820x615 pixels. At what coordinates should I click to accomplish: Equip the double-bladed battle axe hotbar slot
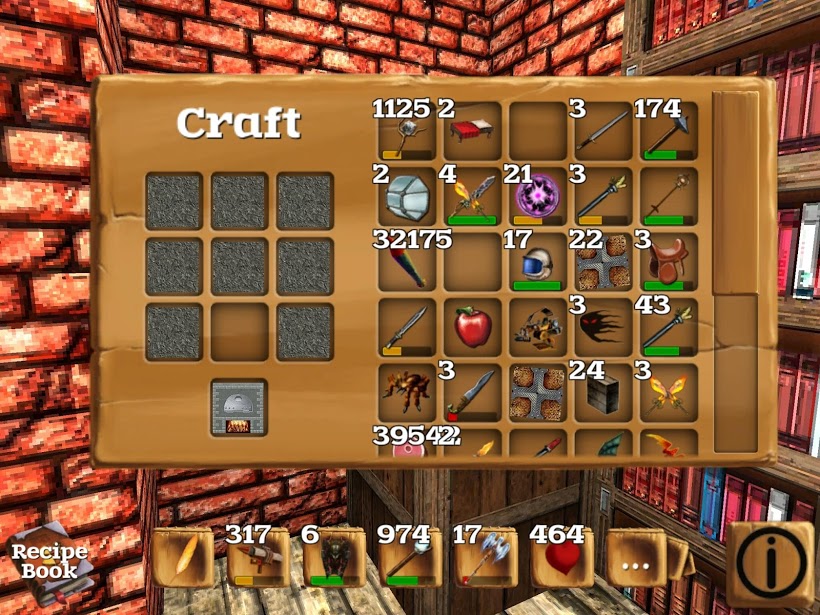pyautogui.click(x=484, y=562)
